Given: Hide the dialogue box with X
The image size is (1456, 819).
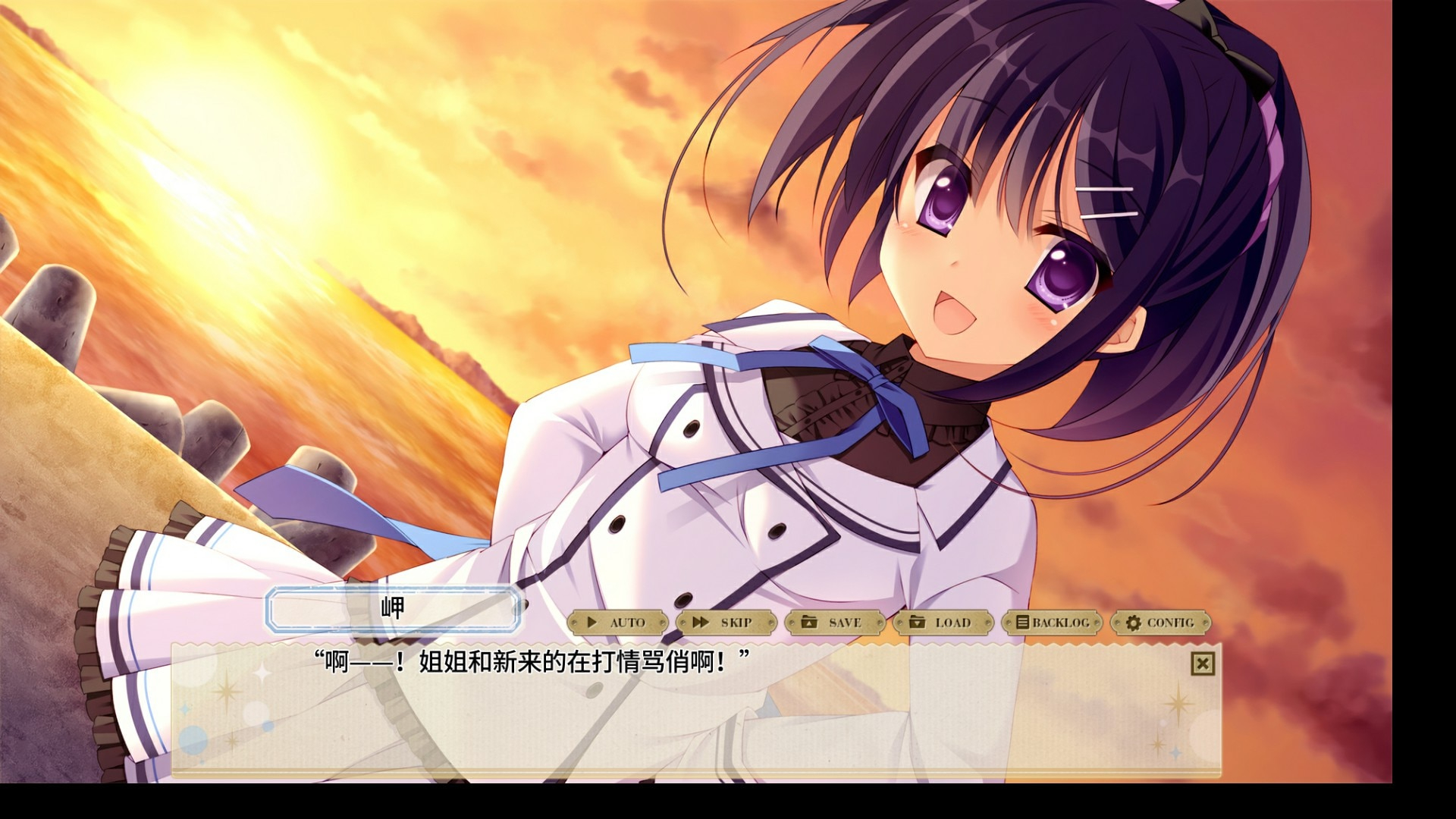Looking at the screenshot, I should (x=1202, y=664).
